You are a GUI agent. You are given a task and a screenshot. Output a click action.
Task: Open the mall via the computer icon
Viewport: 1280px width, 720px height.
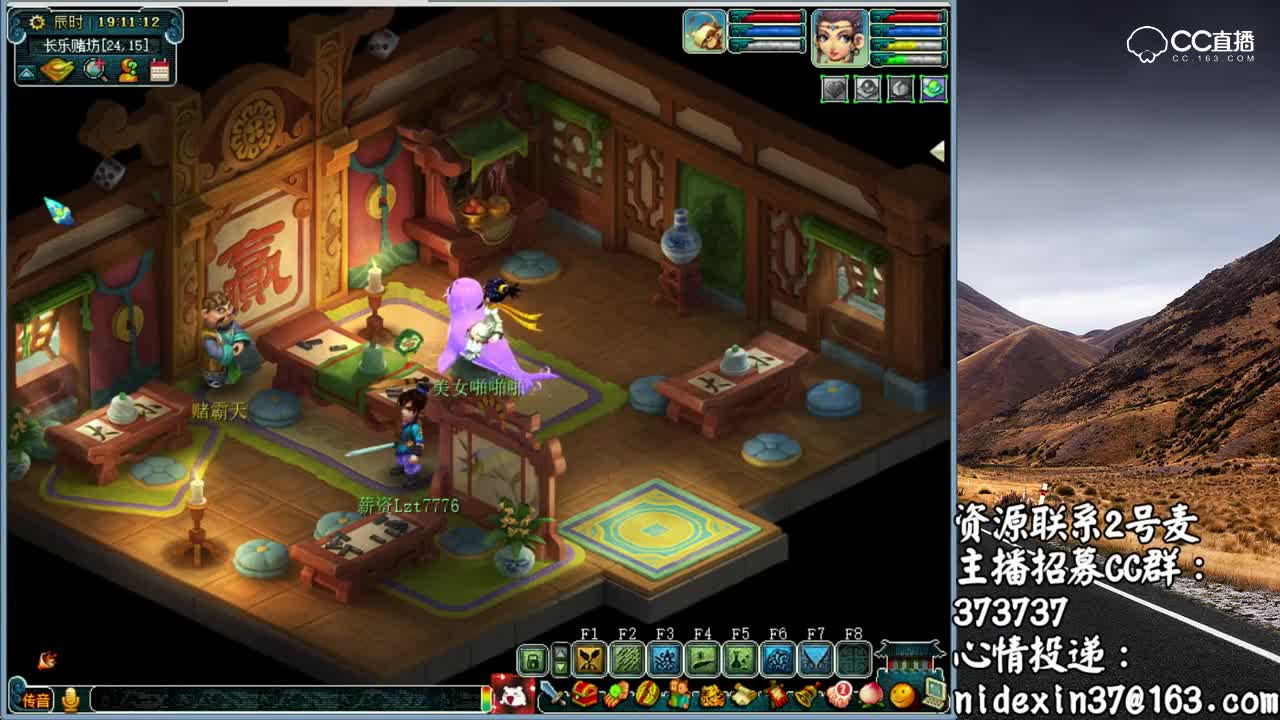pos(935,695)
